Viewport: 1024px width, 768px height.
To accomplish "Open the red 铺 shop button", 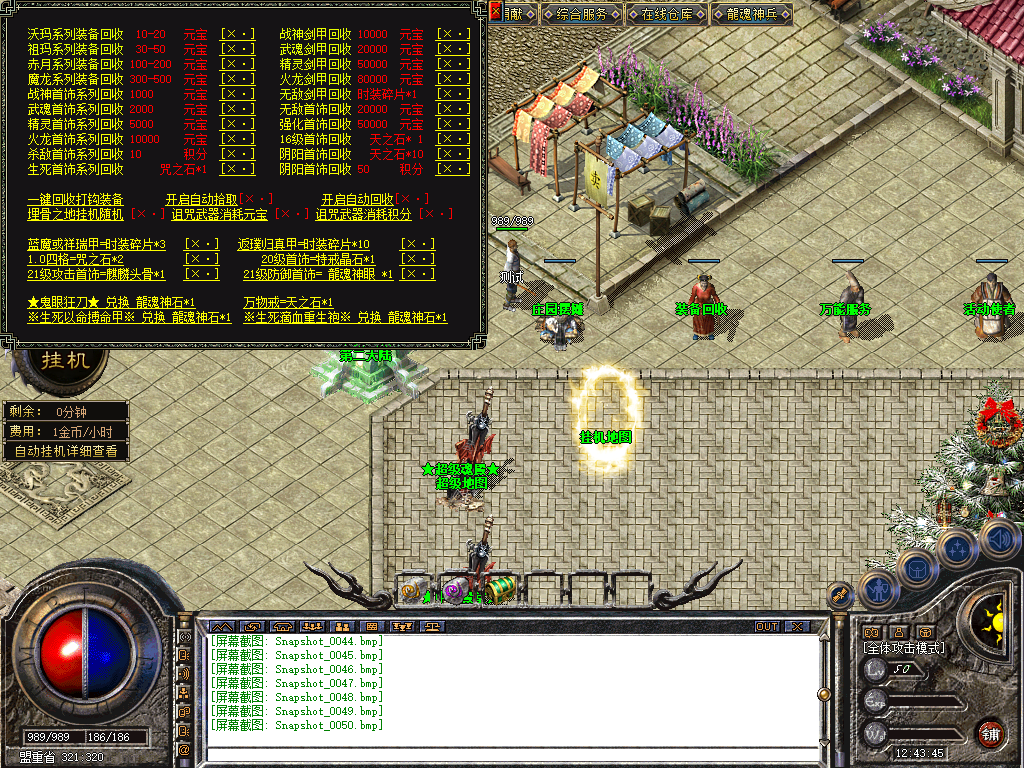I will 989,733.
